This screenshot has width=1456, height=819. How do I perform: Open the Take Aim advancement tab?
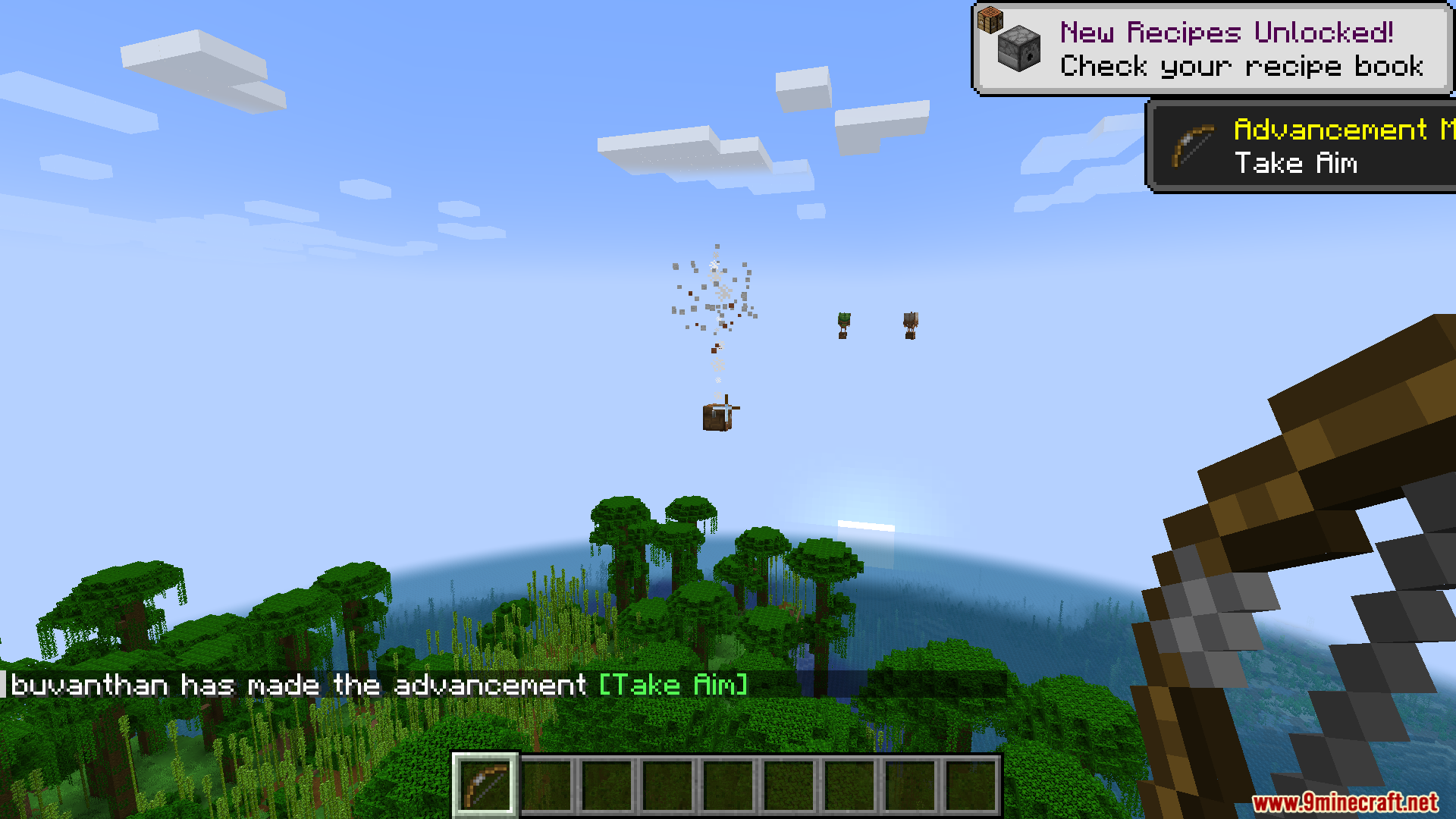1297,163
